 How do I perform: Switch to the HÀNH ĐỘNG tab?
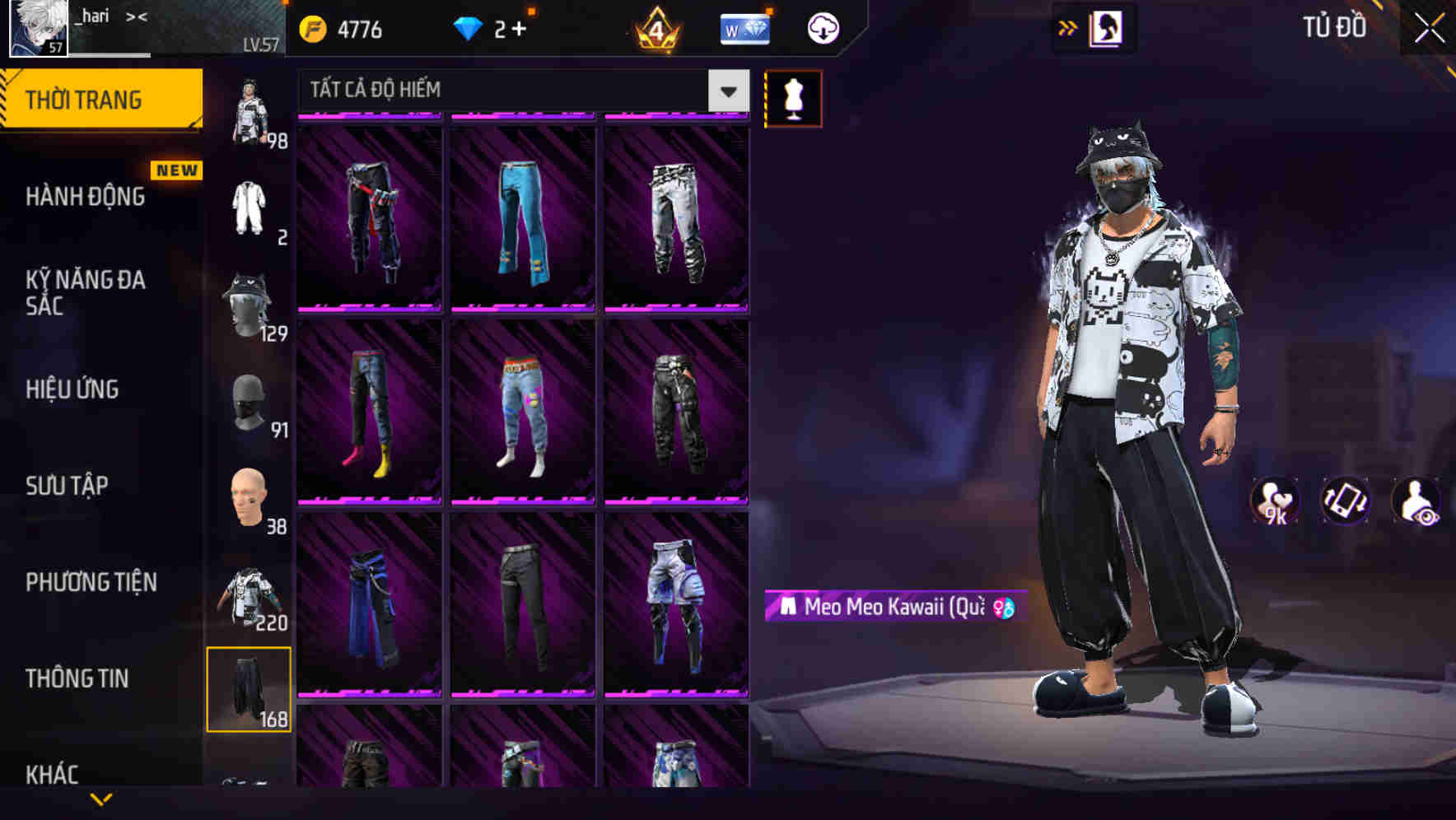(82, 198)
